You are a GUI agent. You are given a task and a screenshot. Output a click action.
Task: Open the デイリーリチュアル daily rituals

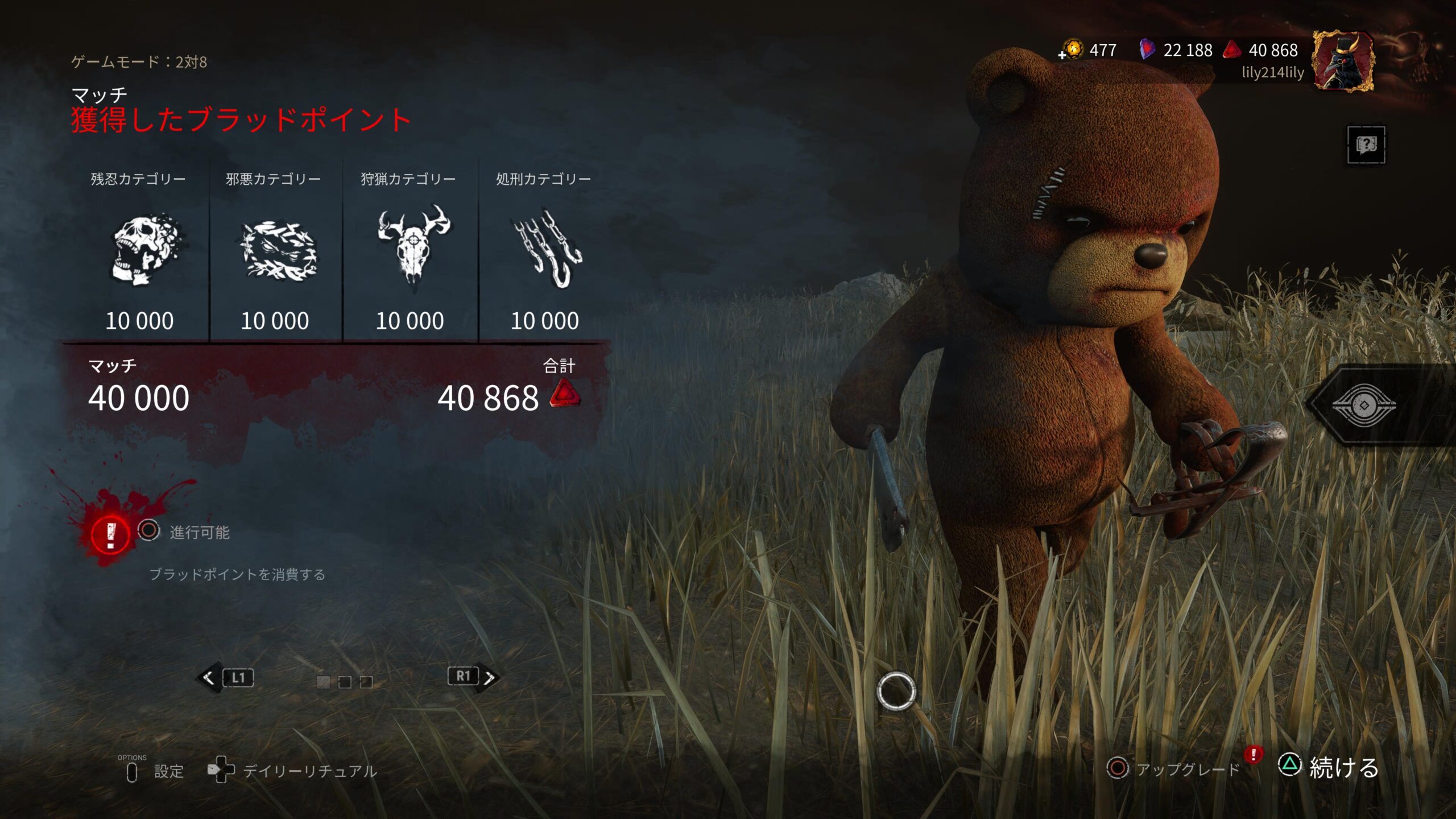tap(292, 771)
